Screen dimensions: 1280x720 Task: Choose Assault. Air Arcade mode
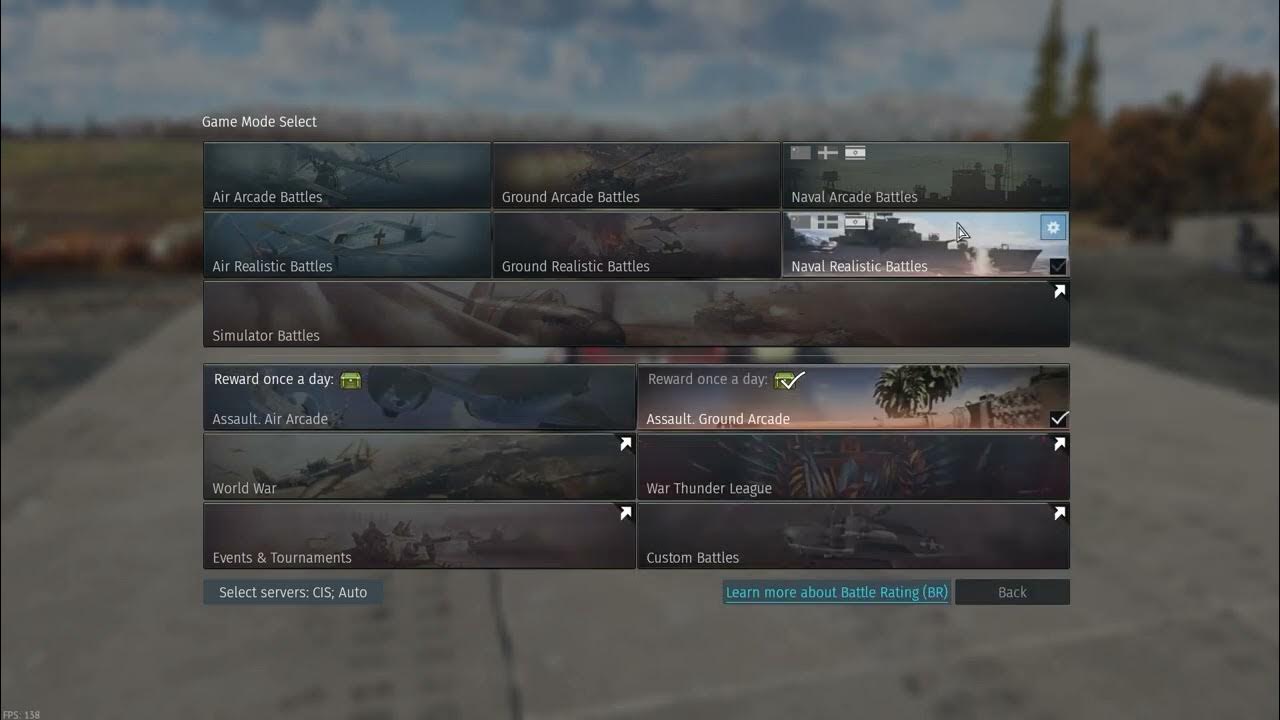(418, 397)
